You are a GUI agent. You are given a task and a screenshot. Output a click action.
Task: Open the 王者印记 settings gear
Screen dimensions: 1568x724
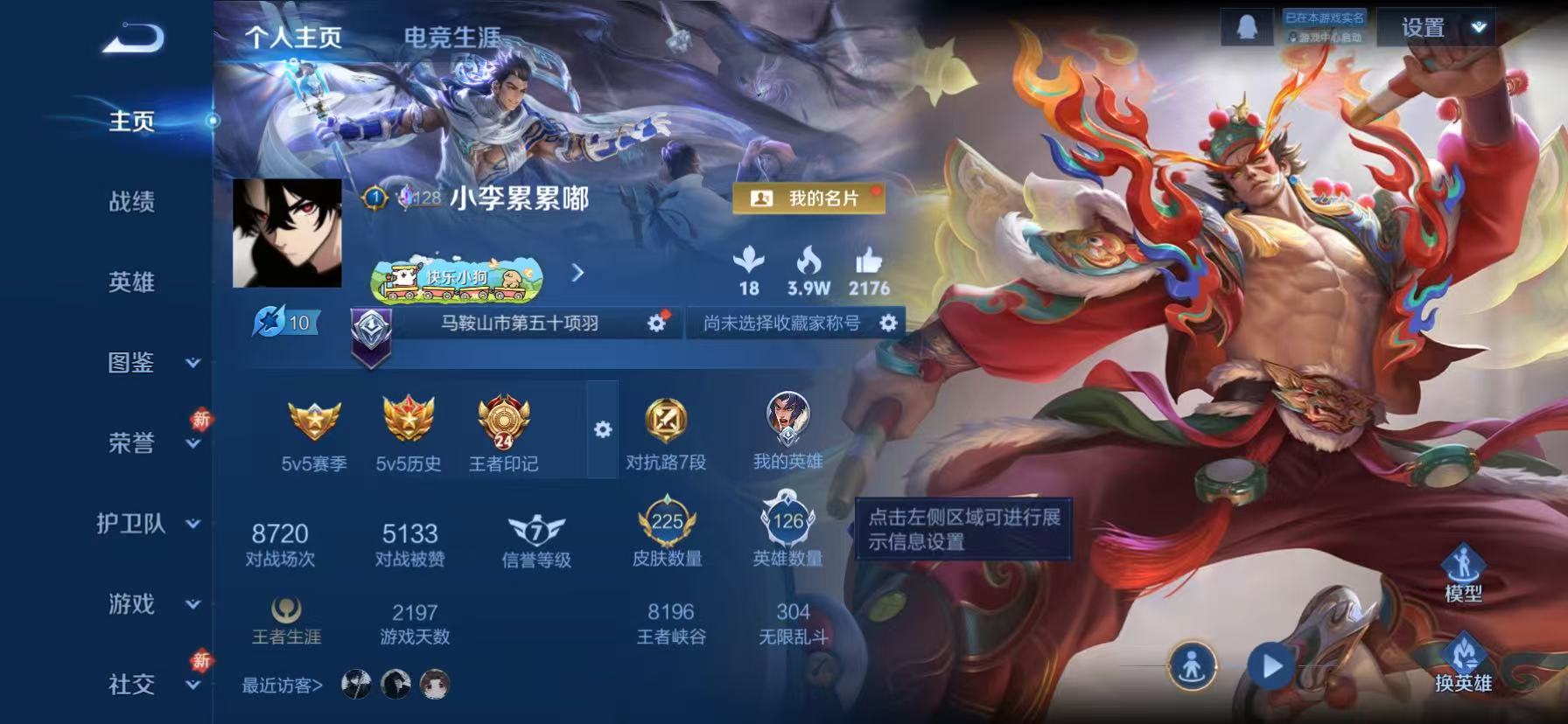tap(602, 430)
